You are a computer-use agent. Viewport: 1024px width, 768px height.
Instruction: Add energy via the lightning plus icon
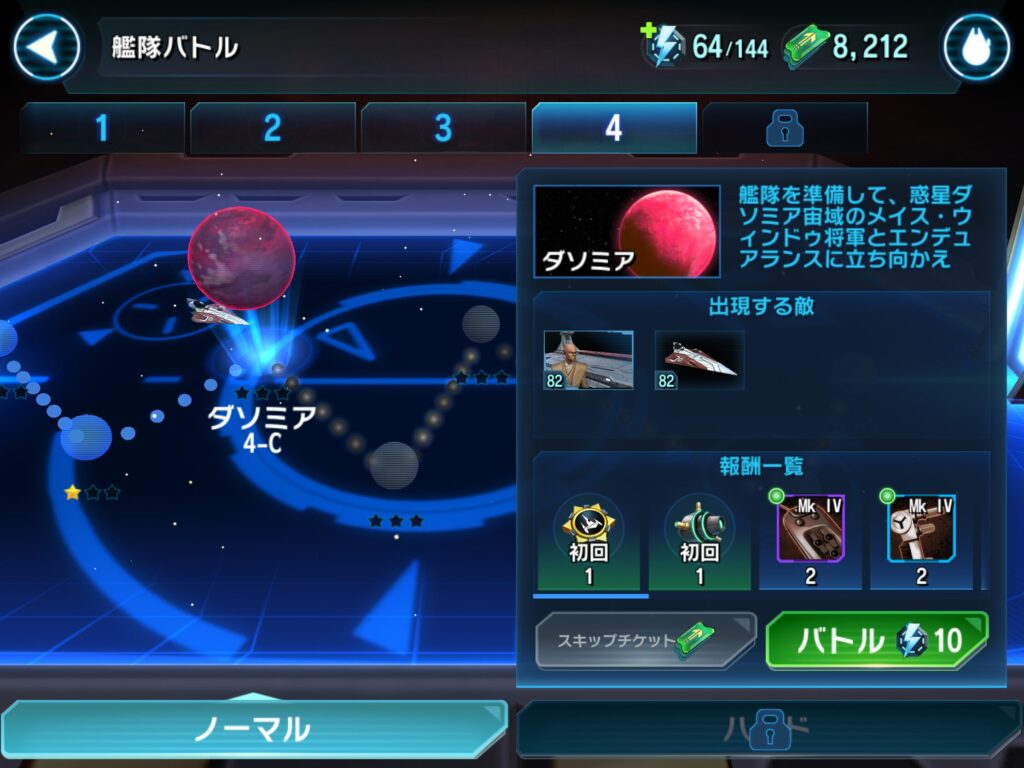point(662,45)
